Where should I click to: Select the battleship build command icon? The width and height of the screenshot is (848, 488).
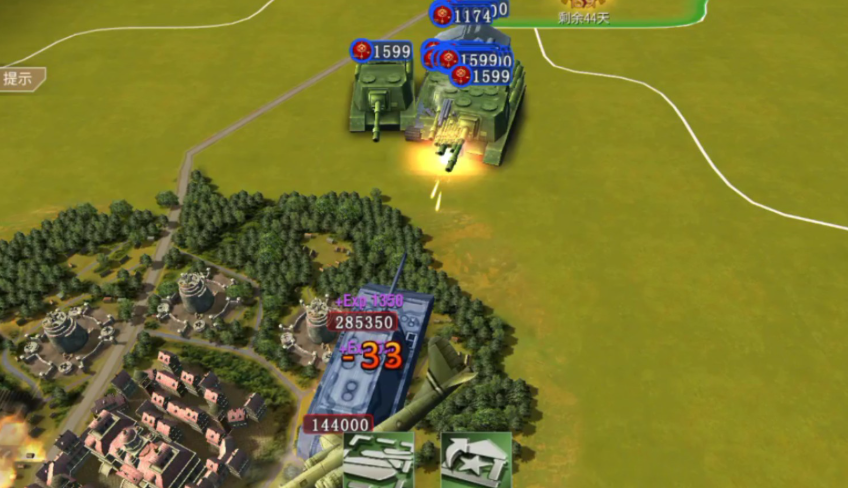[379, 461]
